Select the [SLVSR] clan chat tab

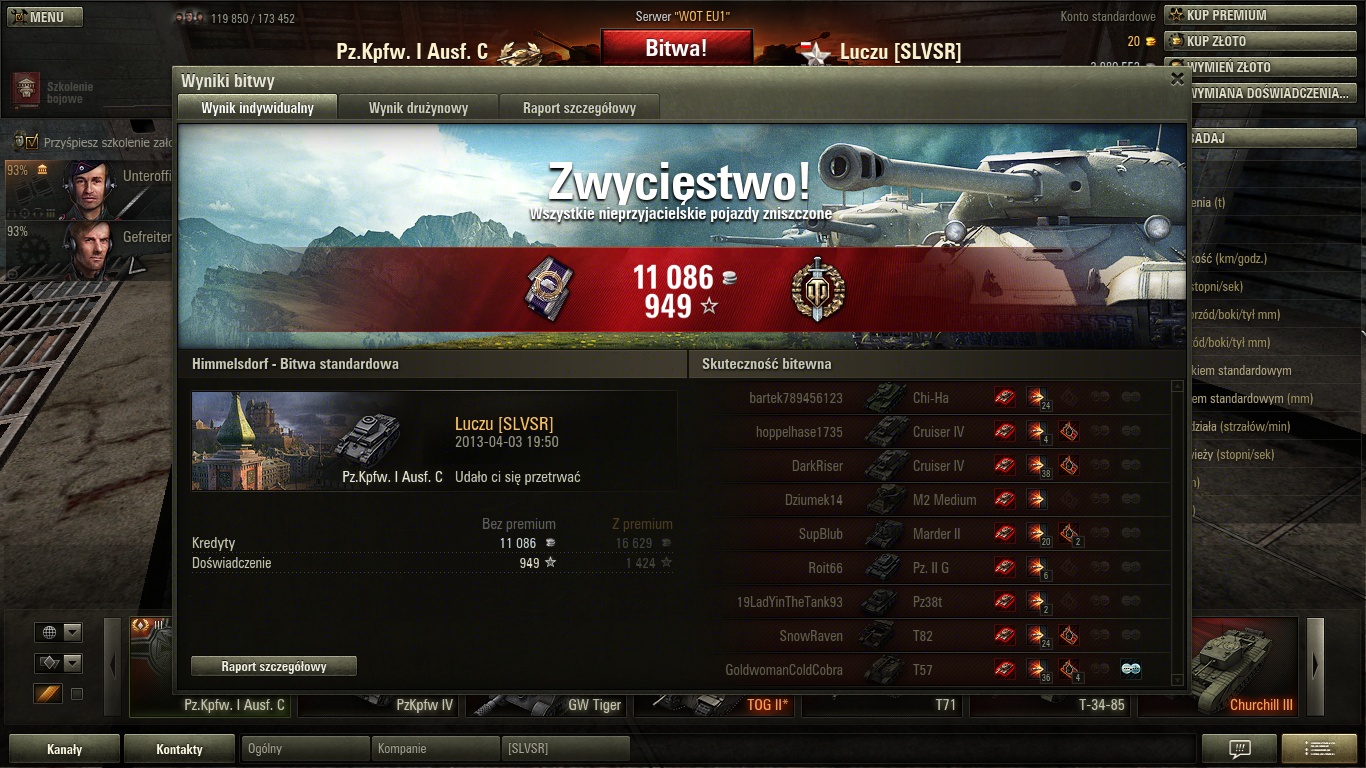tap(564, 748)
